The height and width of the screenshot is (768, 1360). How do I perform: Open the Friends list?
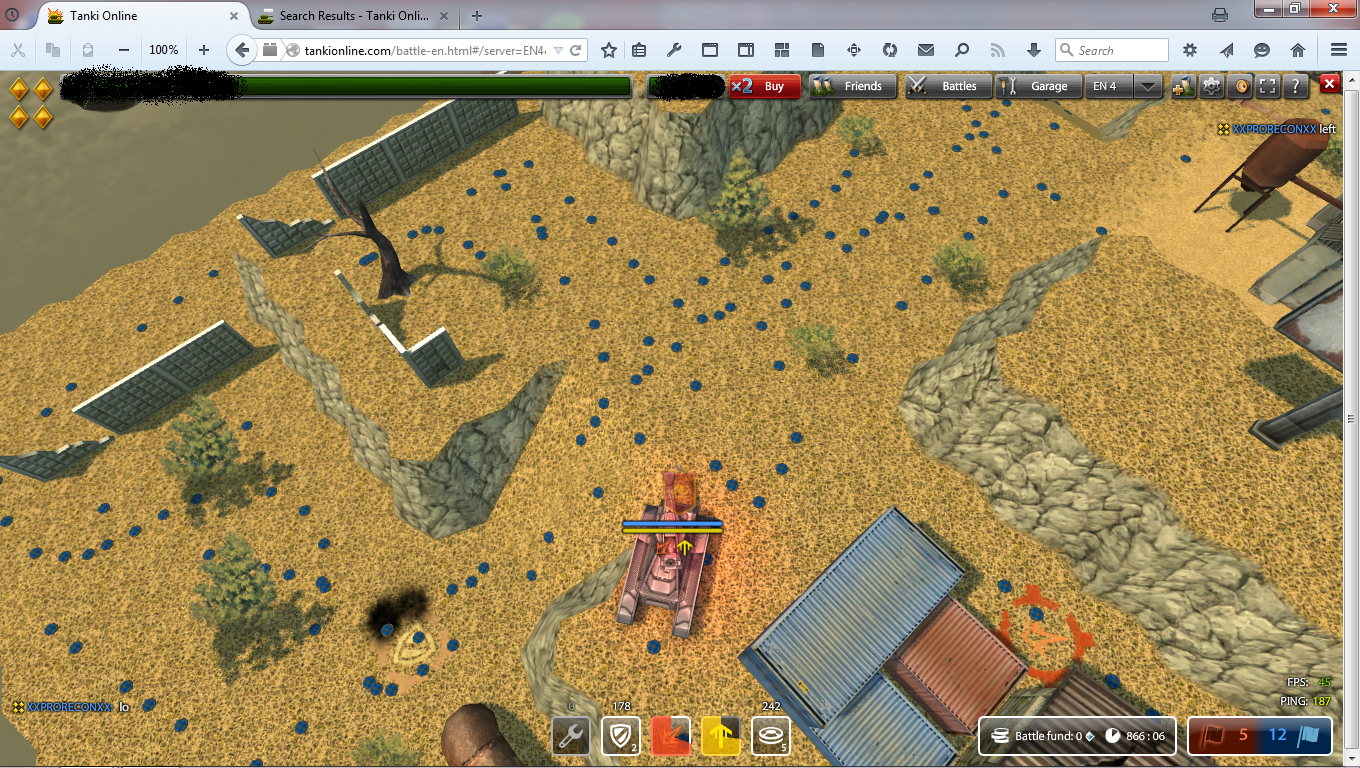click(850, 86)
